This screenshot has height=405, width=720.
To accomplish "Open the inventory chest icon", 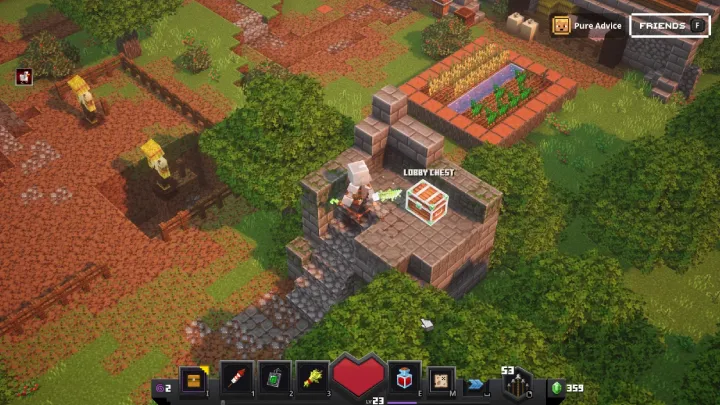I will [x=193, y=379].
